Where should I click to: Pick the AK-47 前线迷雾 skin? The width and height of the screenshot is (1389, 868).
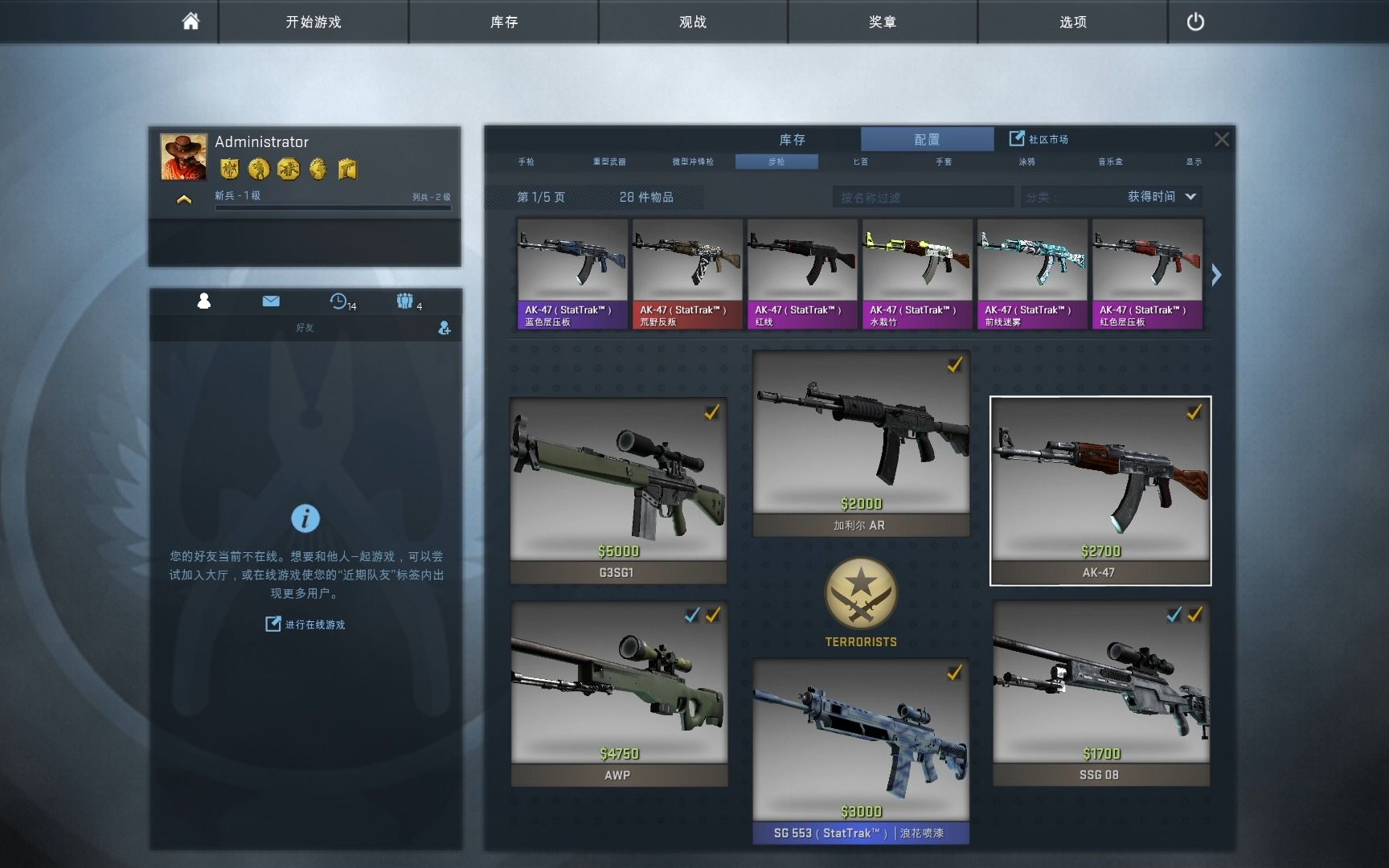tap(1032, 273)
